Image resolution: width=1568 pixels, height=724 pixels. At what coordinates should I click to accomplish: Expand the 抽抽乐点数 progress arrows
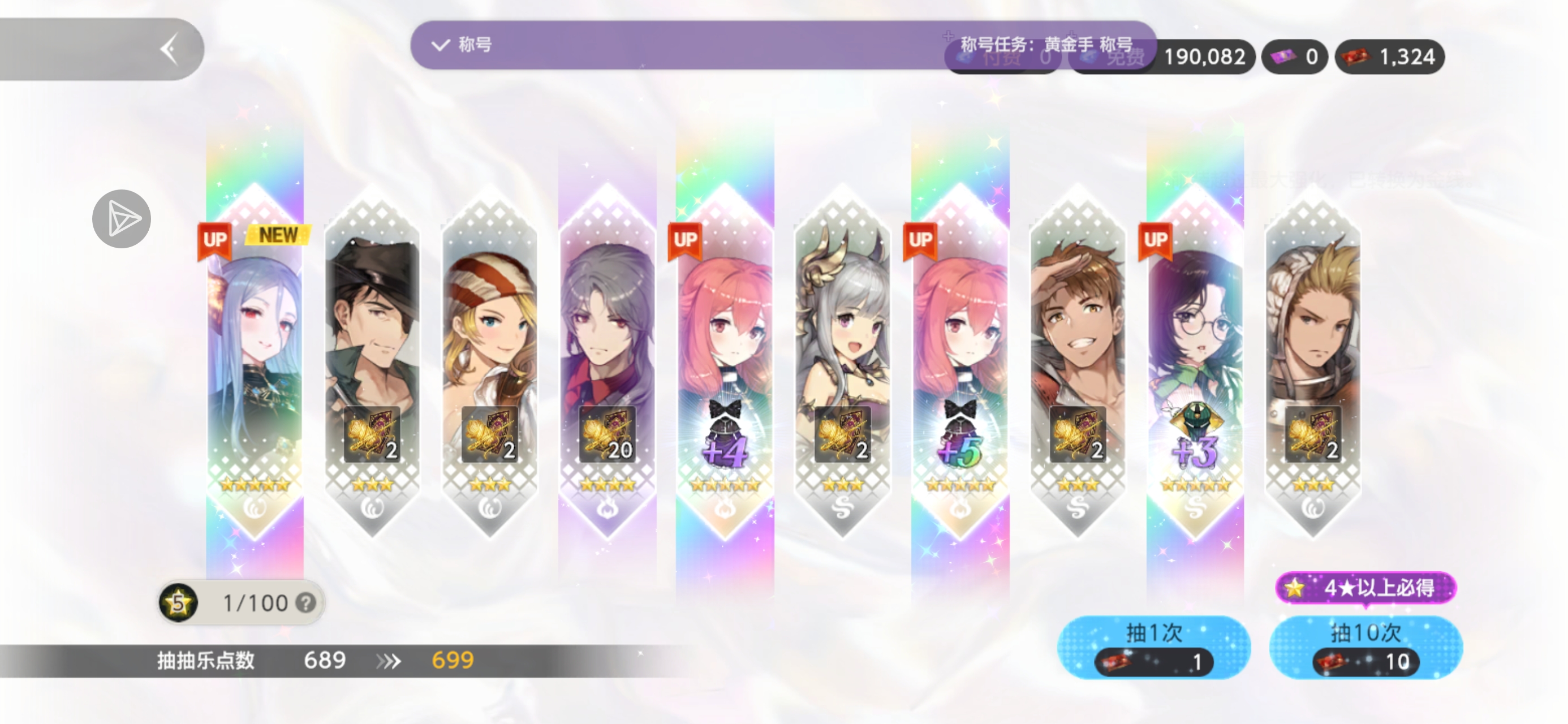click(x=390, y=660)
